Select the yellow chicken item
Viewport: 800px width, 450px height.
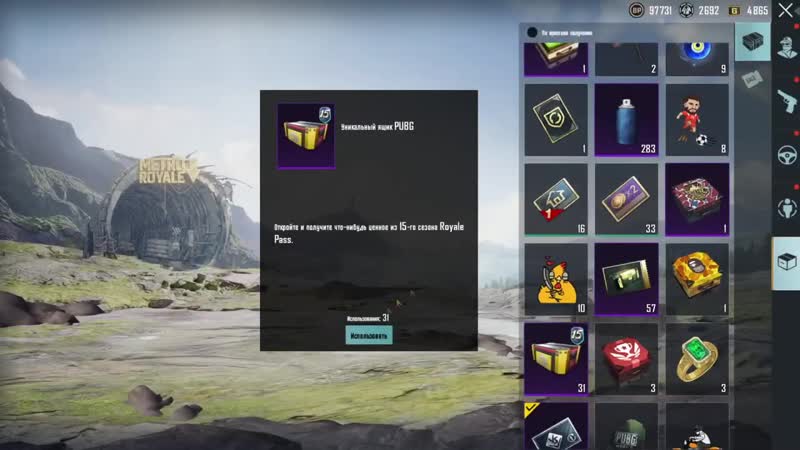pos(556,278)
